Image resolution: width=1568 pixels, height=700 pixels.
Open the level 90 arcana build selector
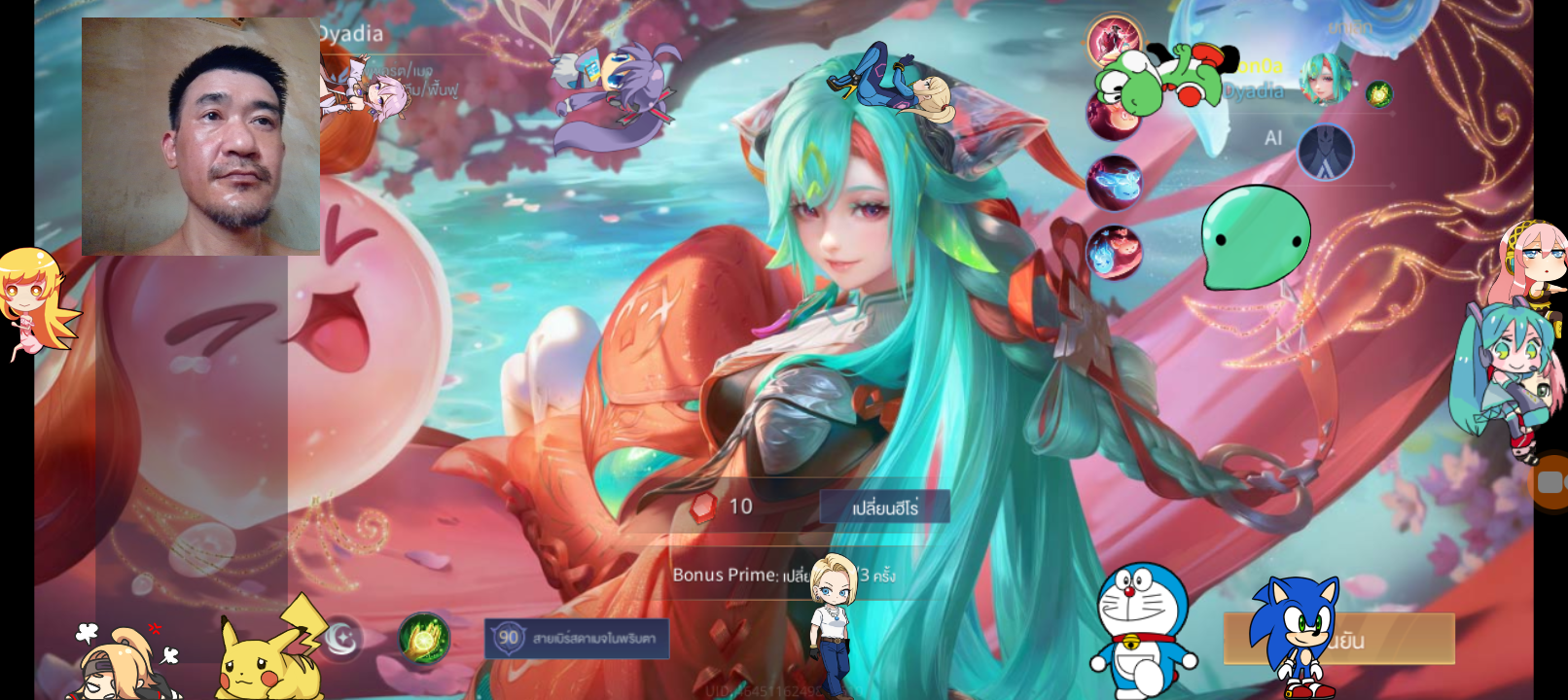577,639
